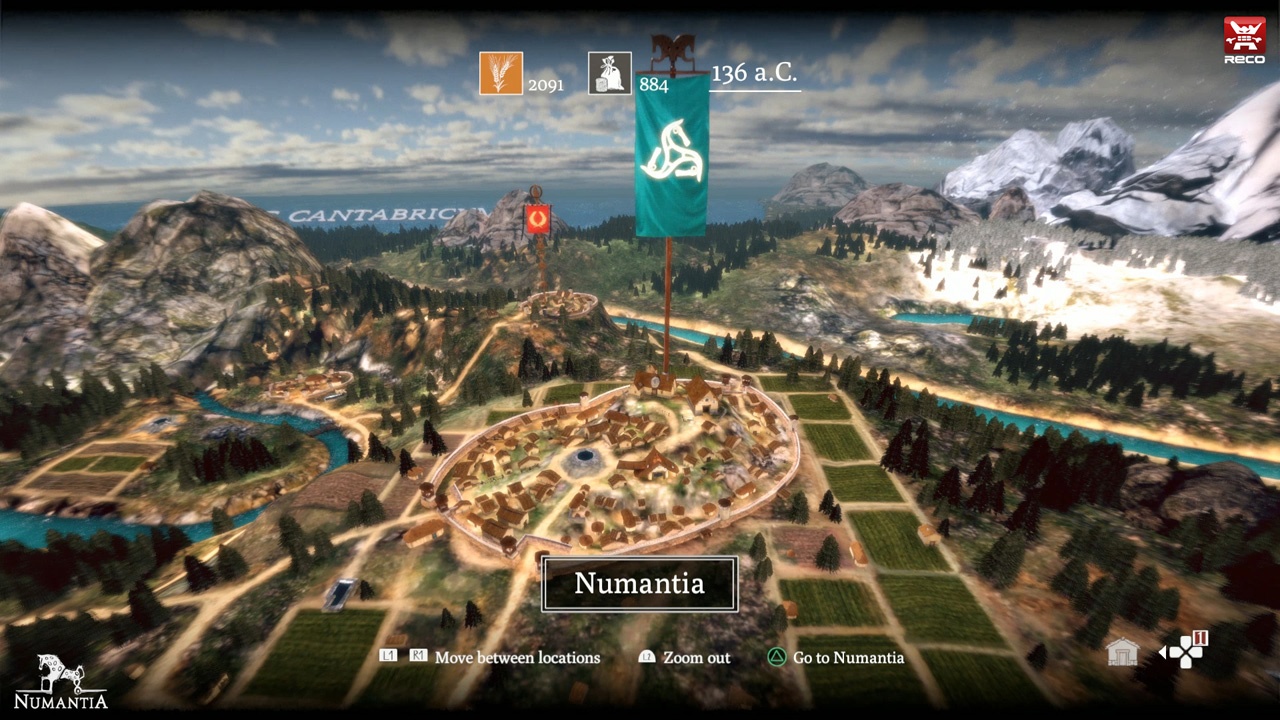This screenshot has height=720, width=1280.
Task: Select the red Roman wreath banner
Action: (539, 218)
